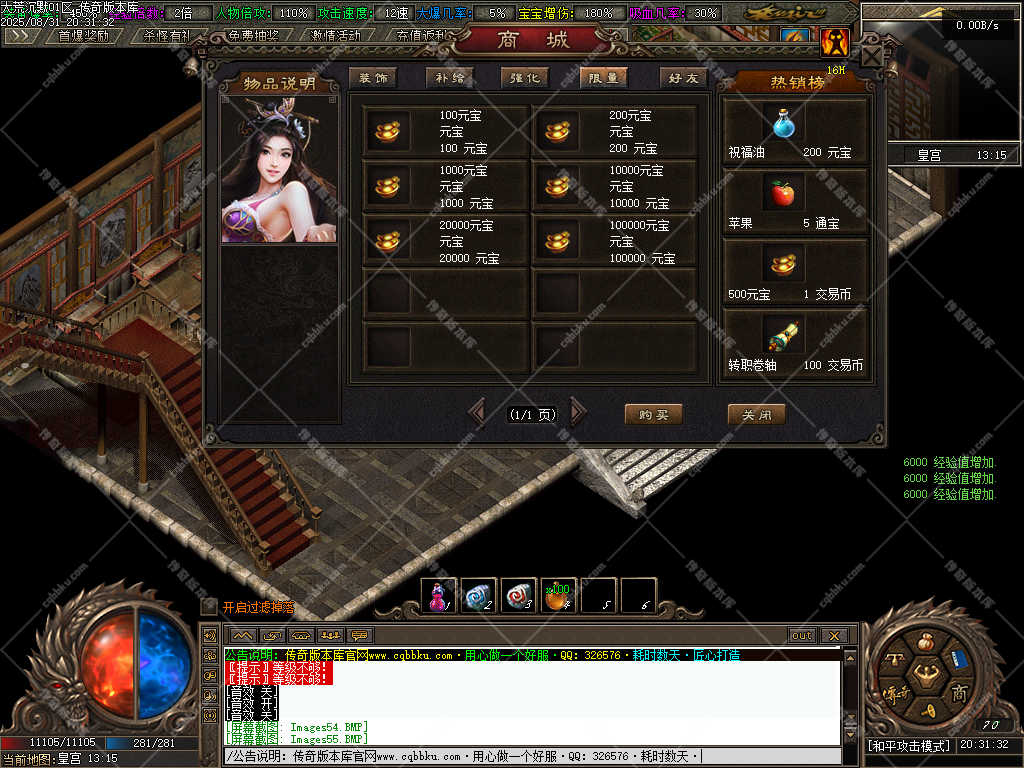The height and width of the screenshot is (768, 1024).
Task: Choose the 200元宝 shop item
Action: point(614,132)
